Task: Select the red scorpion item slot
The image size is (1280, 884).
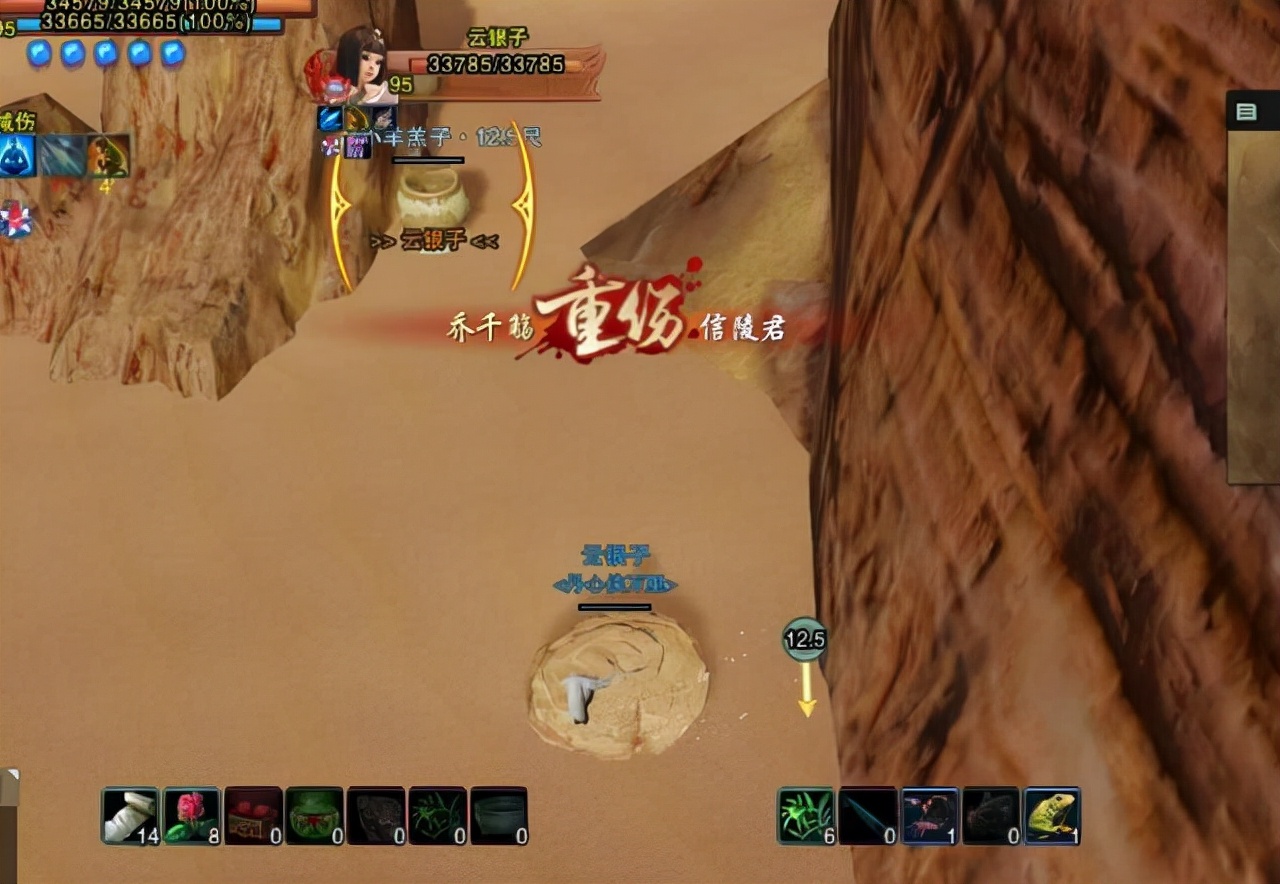Action: (930, 816)
